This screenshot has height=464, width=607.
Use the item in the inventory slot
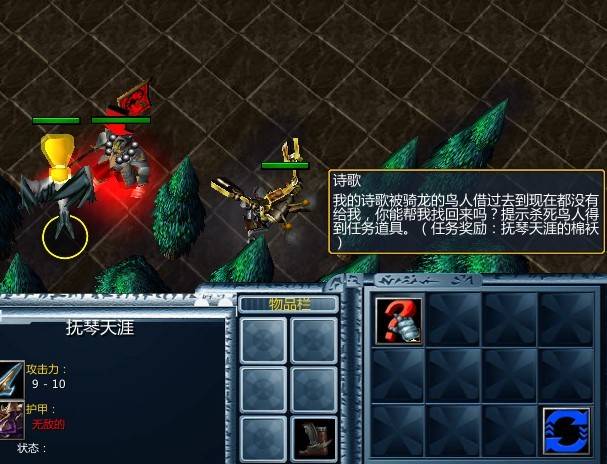click(314, 437)
